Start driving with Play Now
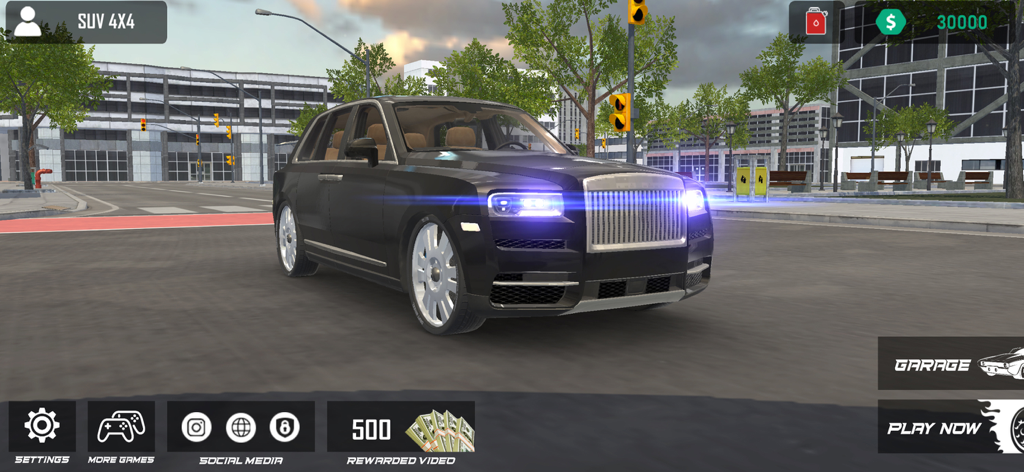1024x472 pixels. [950, 427]
